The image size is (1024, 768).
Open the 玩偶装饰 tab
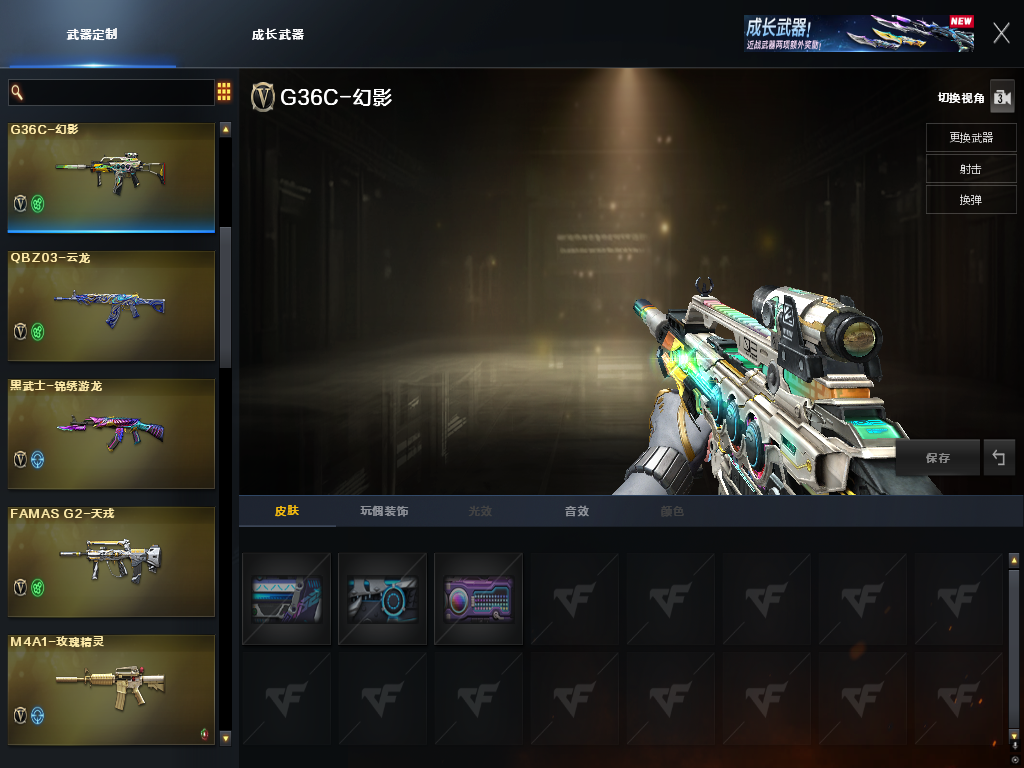point(384,511)
